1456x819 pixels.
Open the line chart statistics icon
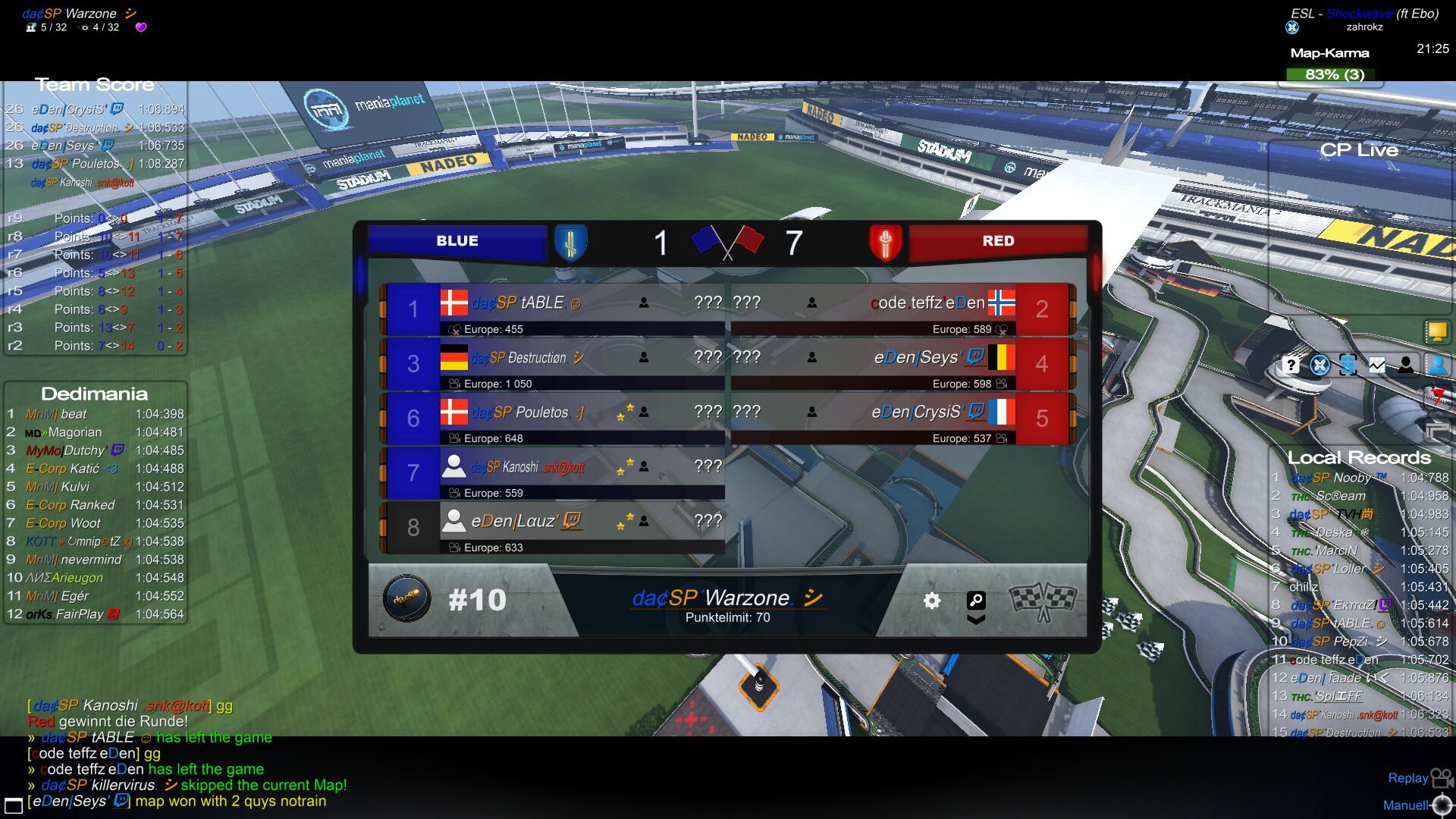[1377, 366]
